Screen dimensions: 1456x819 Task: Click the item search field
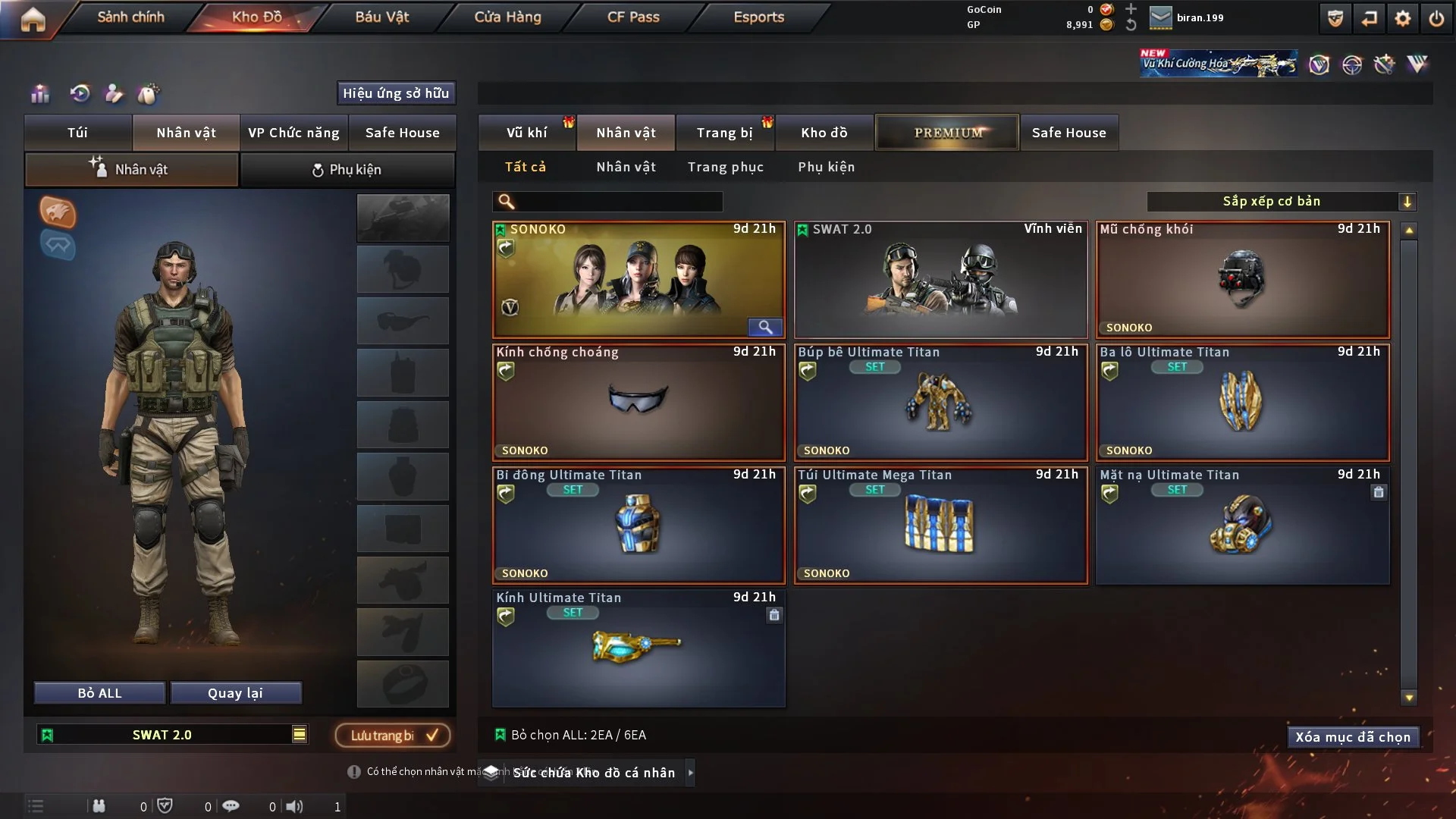[x=618, y=202]
